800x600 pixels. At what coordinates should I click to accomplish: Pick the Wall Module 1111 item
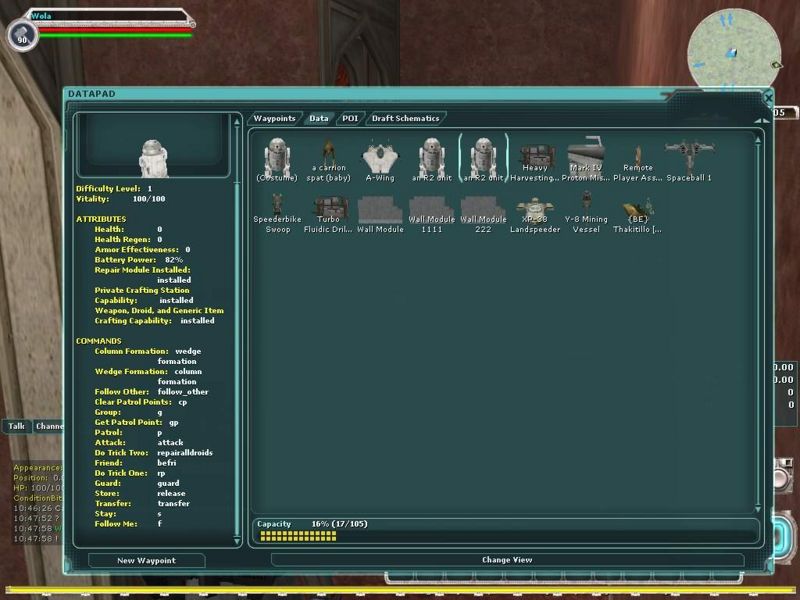pyautogui.click(x=431, y=213)
